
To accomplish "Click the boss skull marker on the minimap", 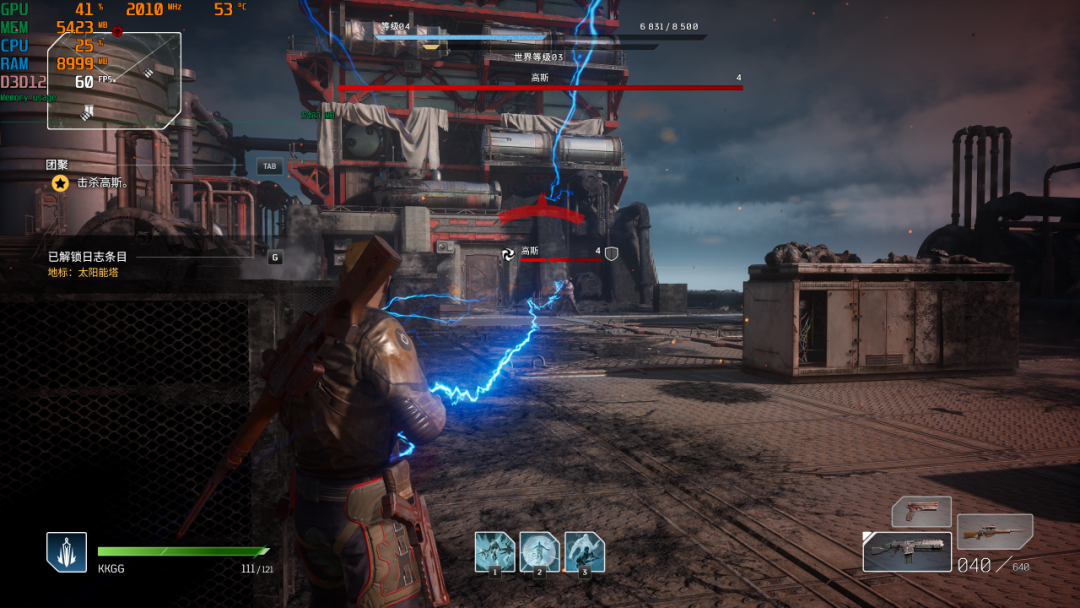I will (x=117, y=32).
